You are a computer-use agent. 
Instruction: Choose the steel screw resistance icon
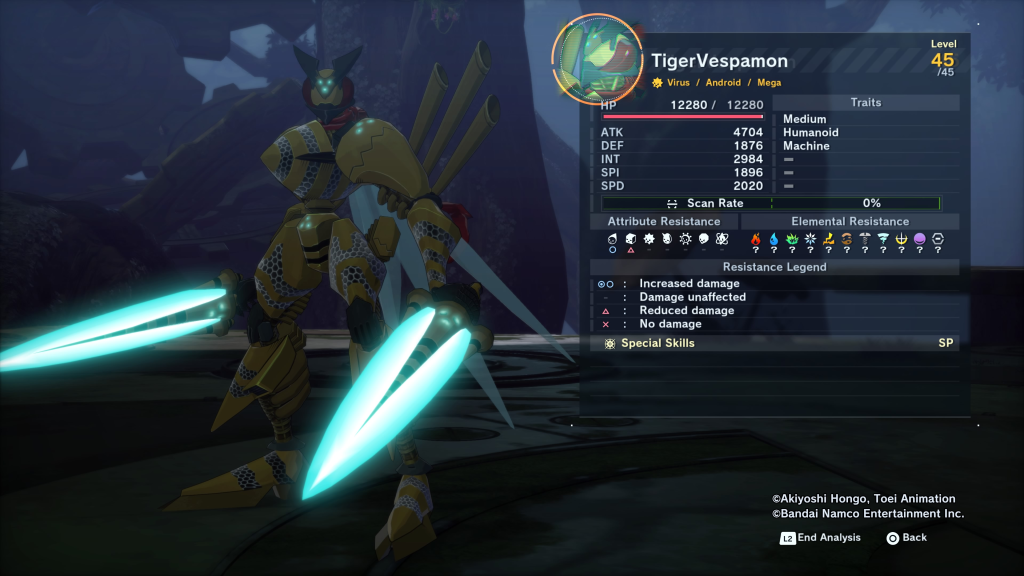[864, 239]
